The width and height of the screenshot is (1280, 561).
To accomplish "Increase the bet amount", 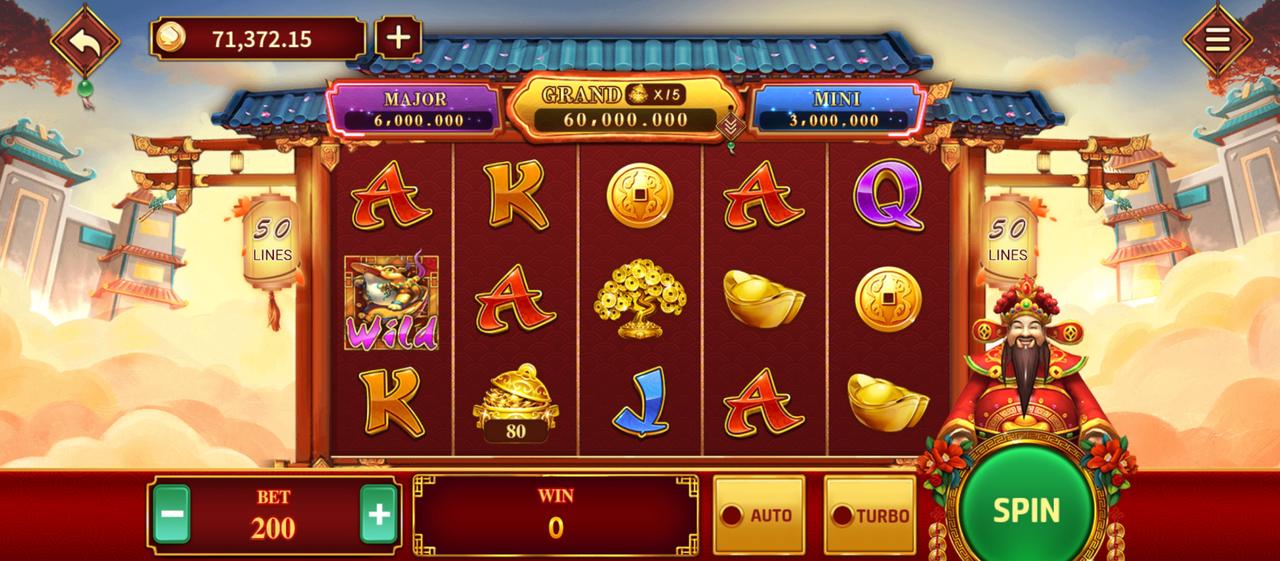I will click(x=379, y=514).
